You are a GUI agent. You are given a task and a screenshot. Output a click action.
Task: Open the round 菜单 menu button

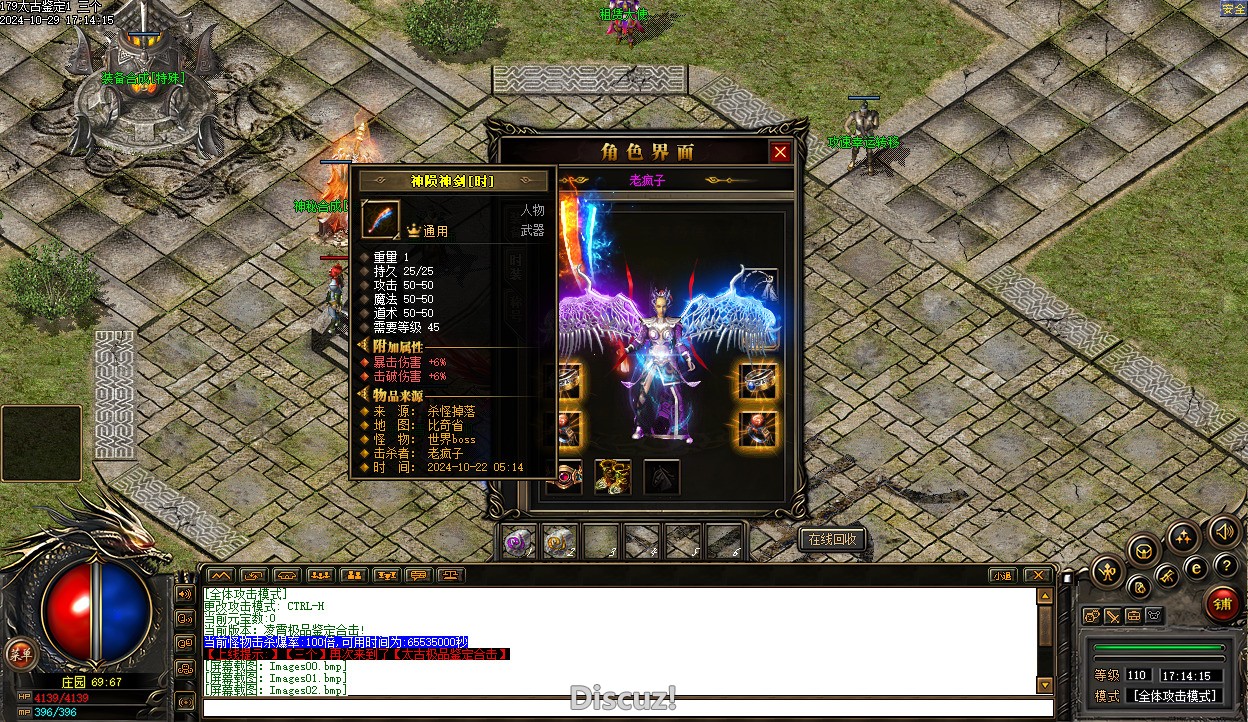17,653
